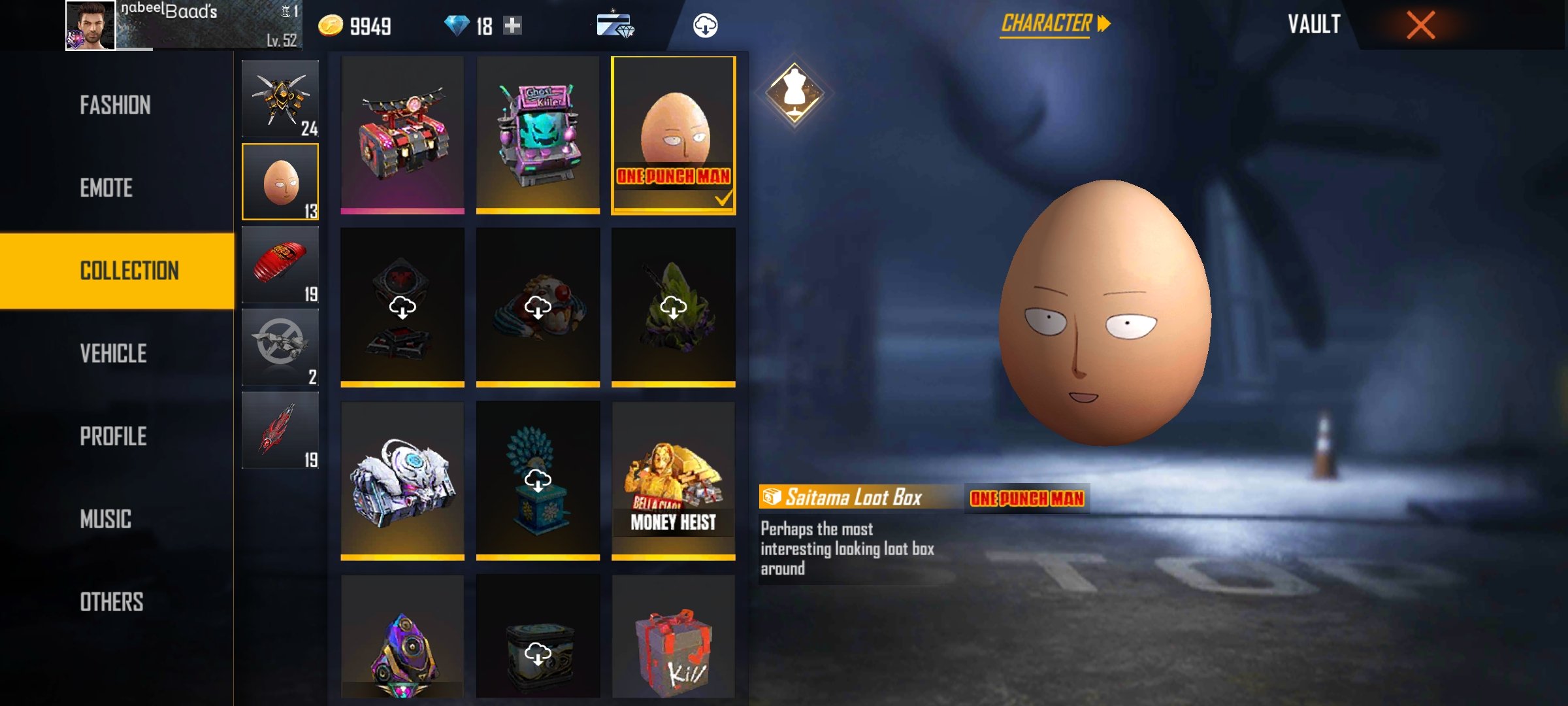This screenshot has width=1568, height=706.
Task: Open the player avatar profile
Action: (x=90, y=25)
